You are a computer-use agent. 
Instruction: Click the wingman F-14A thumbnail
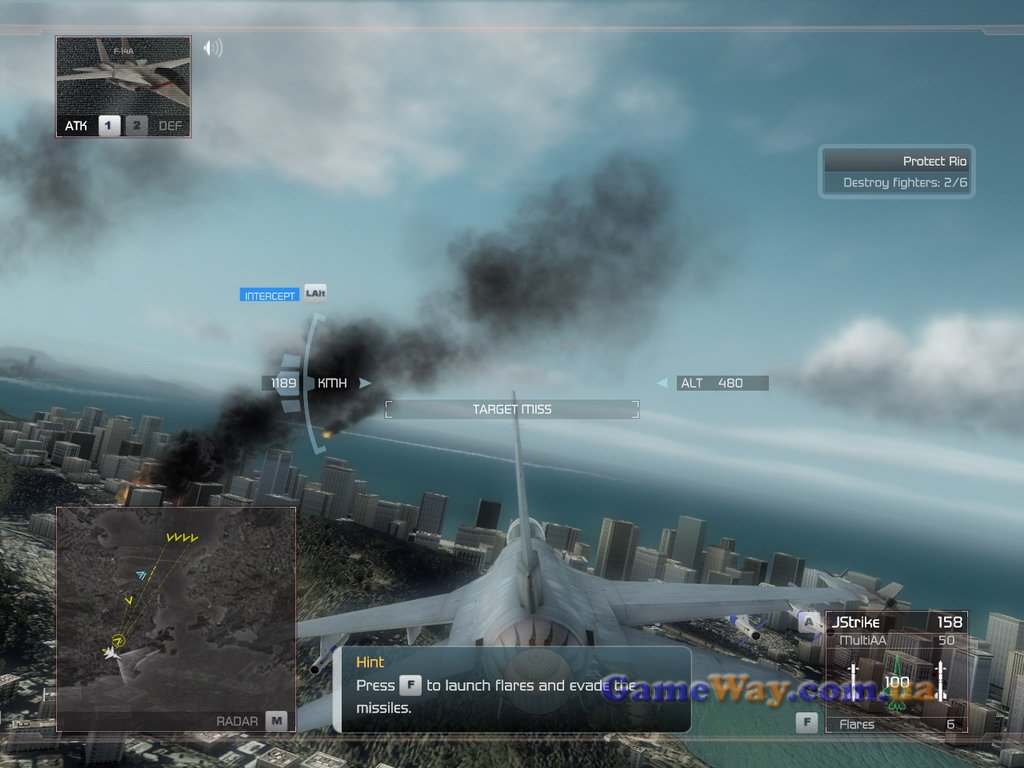123,76
